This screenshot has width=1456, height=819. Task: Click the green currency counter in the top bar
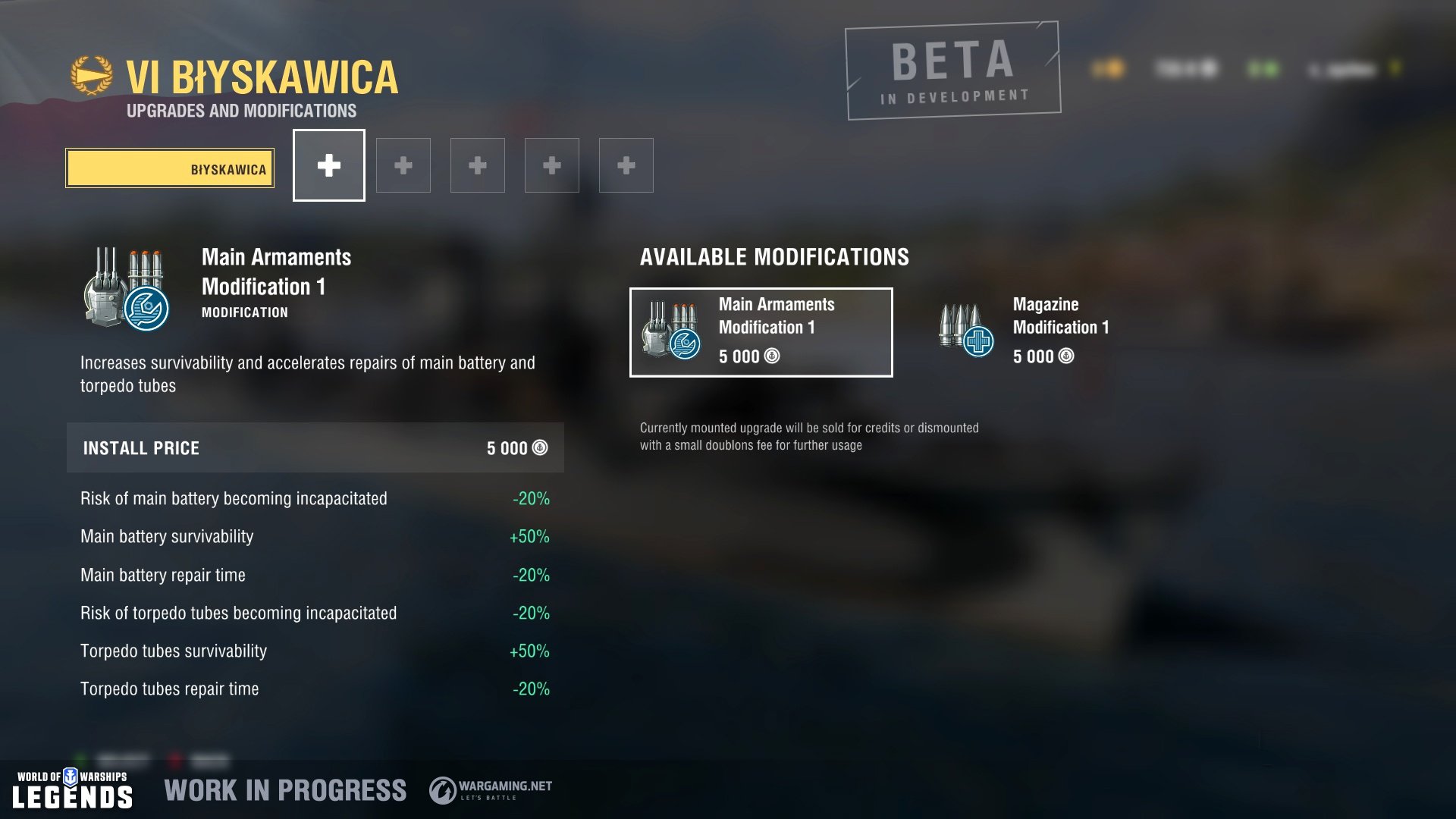[x=1261, y=68]
